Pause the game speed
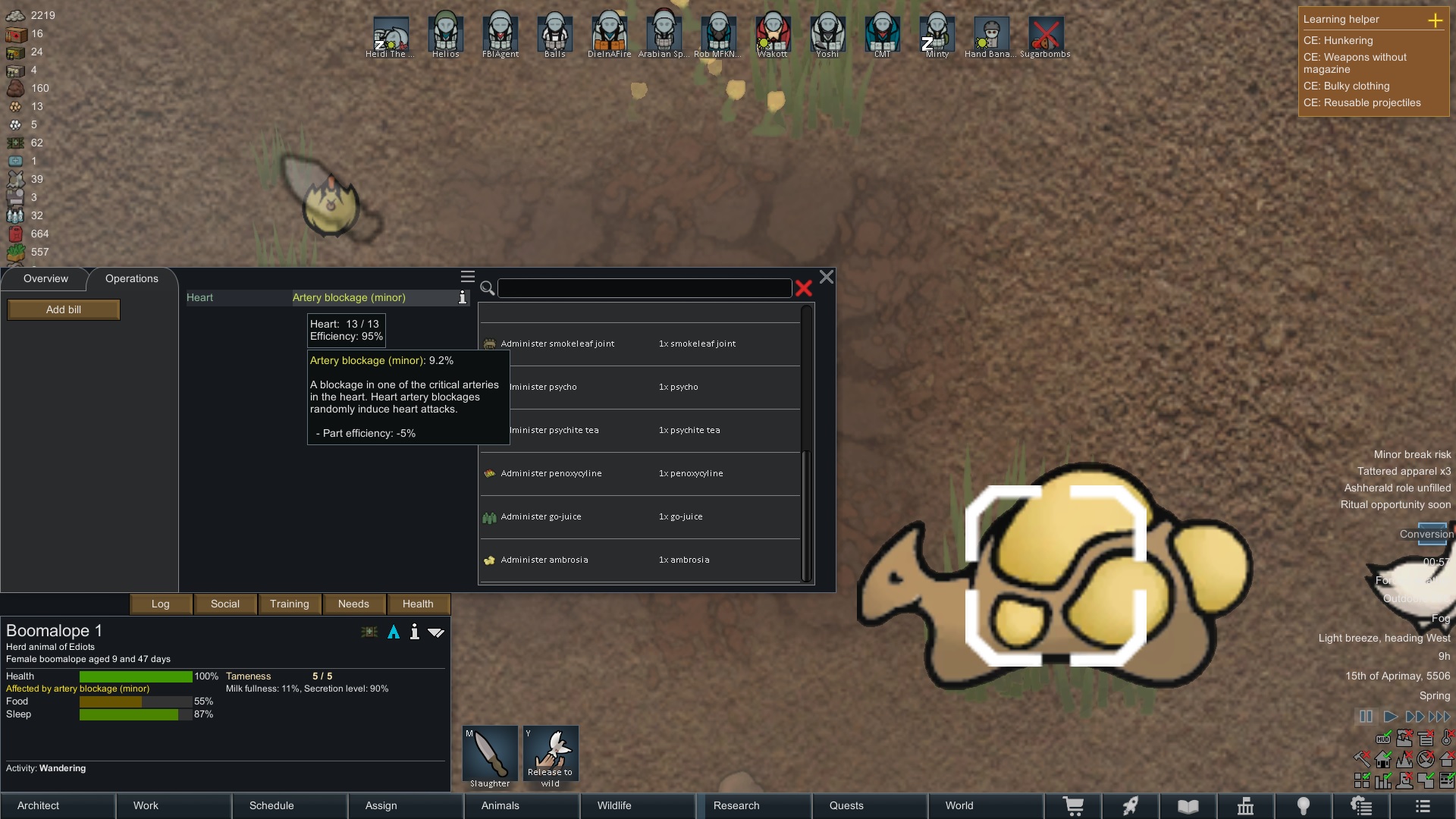1456x819 pixels. point(1366,716)
